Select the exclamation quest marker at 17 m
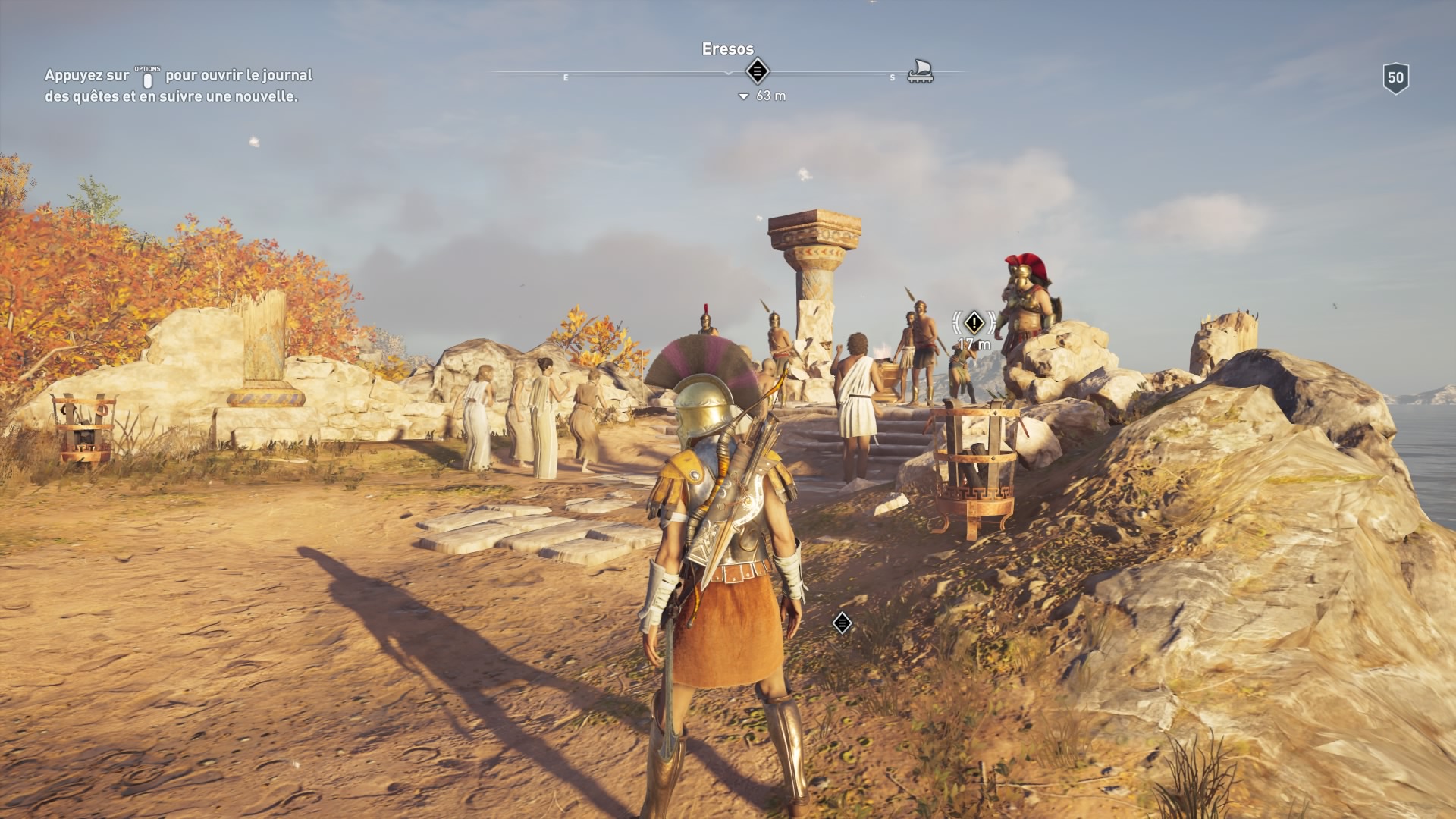1456x819 pixels. coord(974,323)
